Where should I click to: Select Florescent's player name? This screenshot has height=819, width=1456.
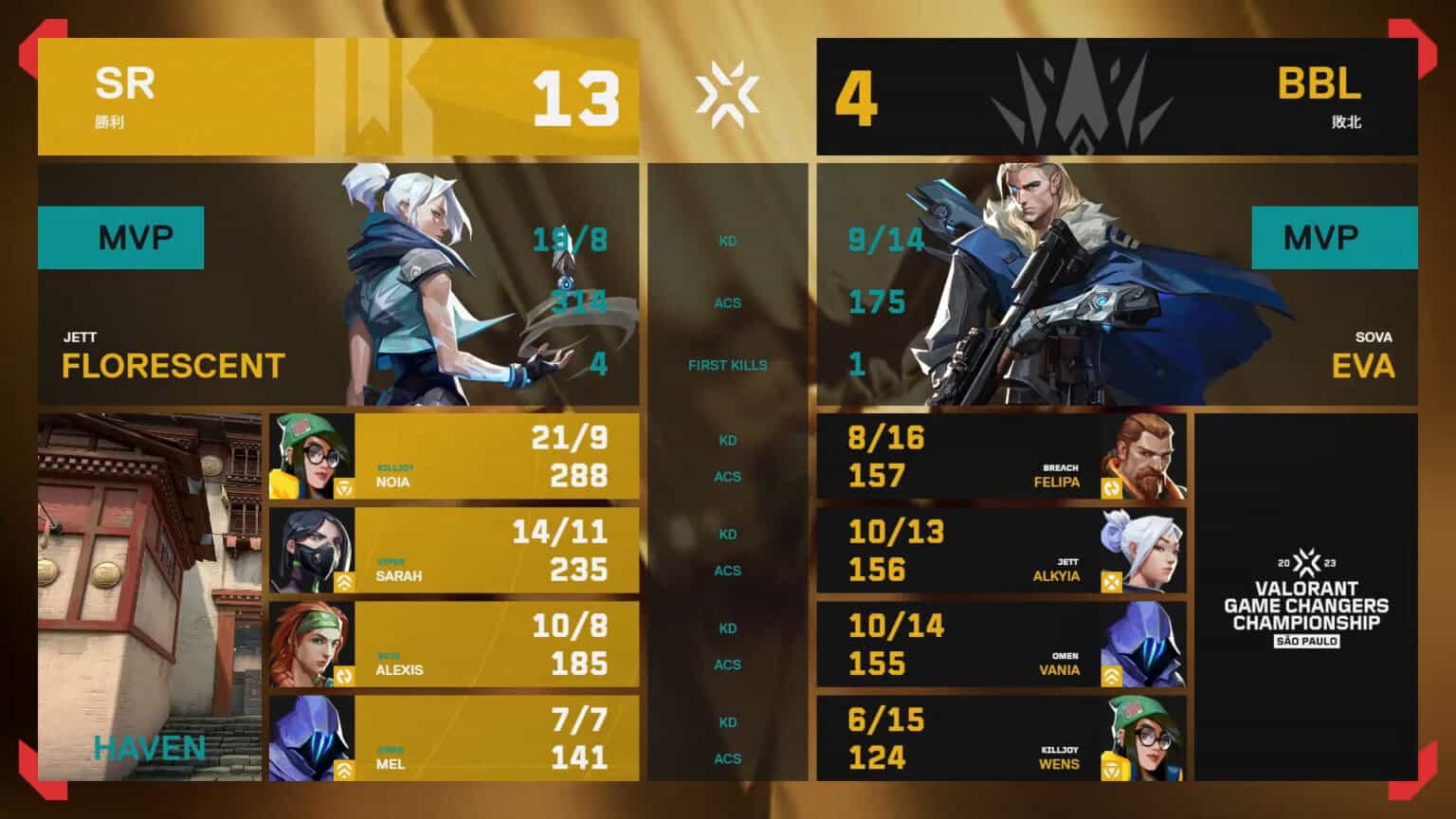point(171,366)
